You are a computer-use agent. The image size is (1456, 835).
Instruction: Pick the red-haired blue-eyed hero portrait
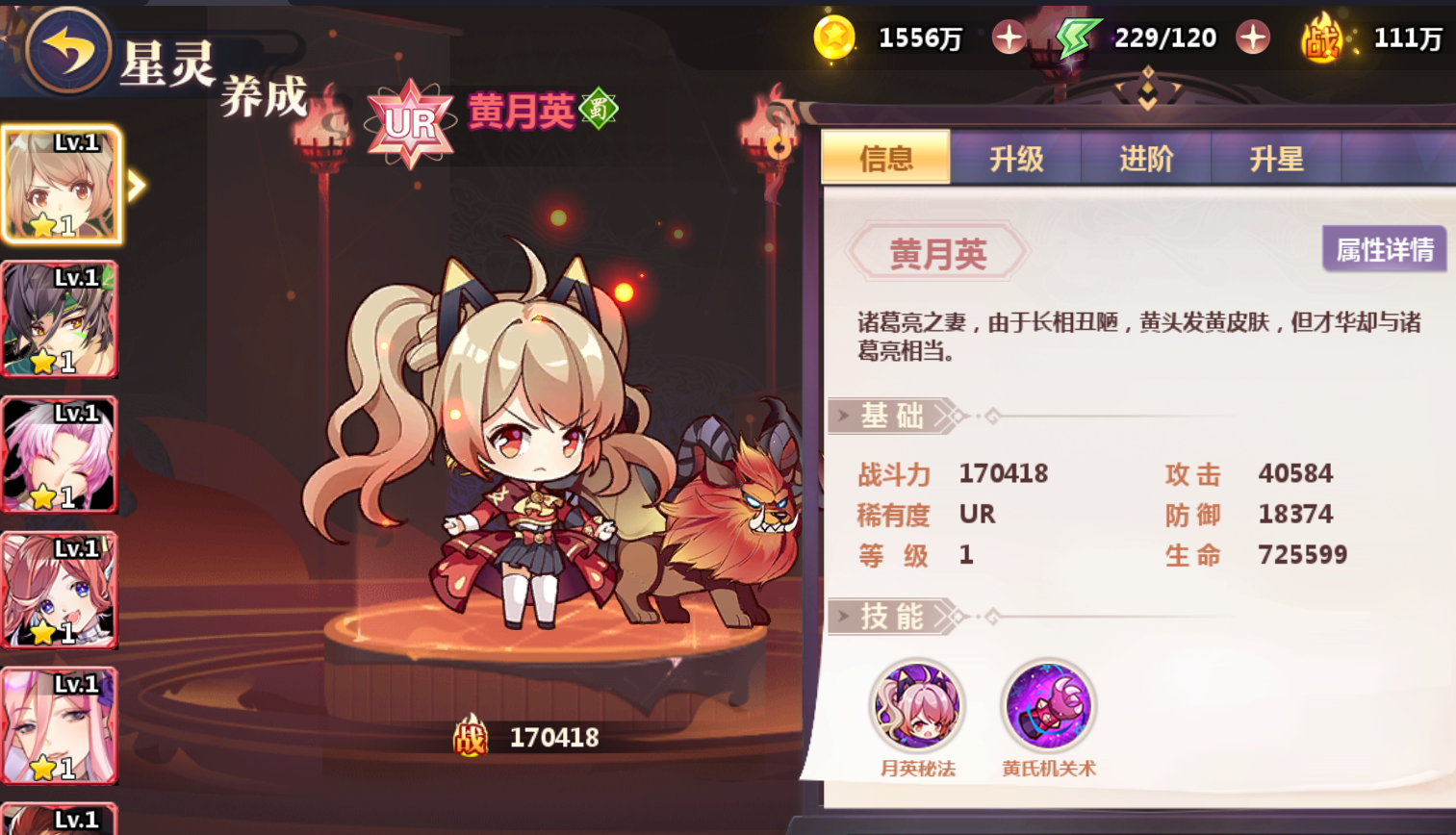click(x=60, y=590)
